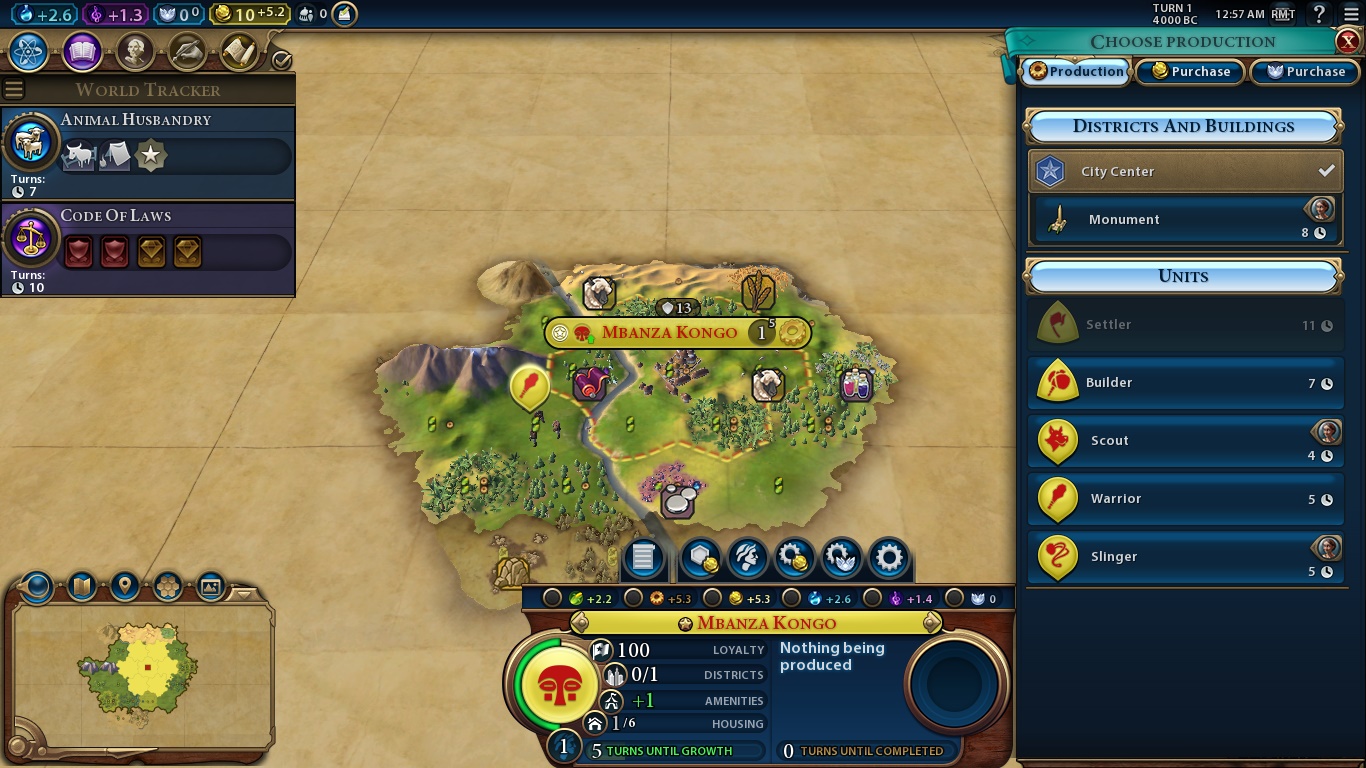The image size is (1366, 768).
Task: Select Code of Laws civic tracker
Action: pyautogui.click(x=148, y=248)
